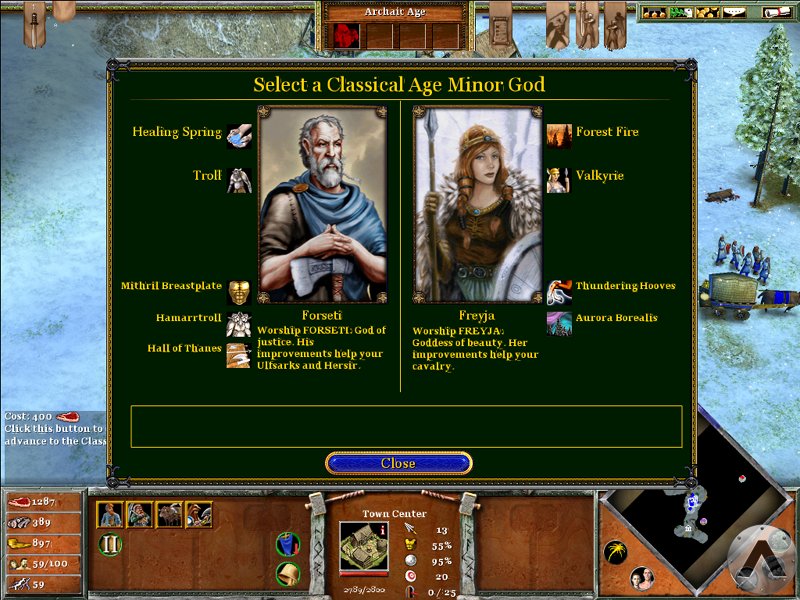Inspect the Troll myth unit icon
Viewport: 800px width, 600px height.
[238, 179]
